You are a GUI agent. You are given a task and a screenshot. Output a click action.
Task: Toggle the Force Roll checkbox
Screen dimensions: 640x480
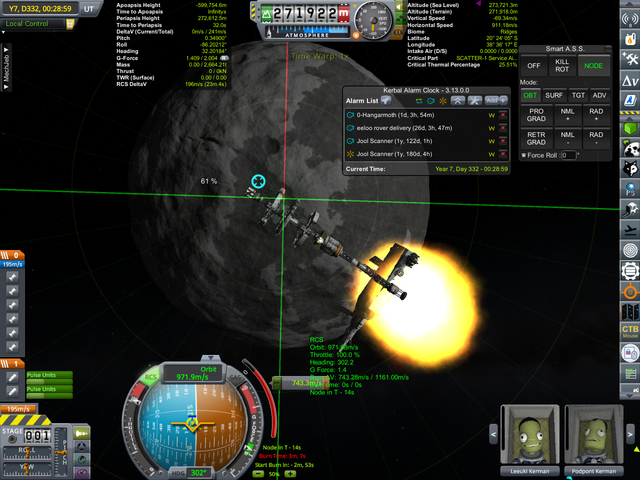point(524,155)
